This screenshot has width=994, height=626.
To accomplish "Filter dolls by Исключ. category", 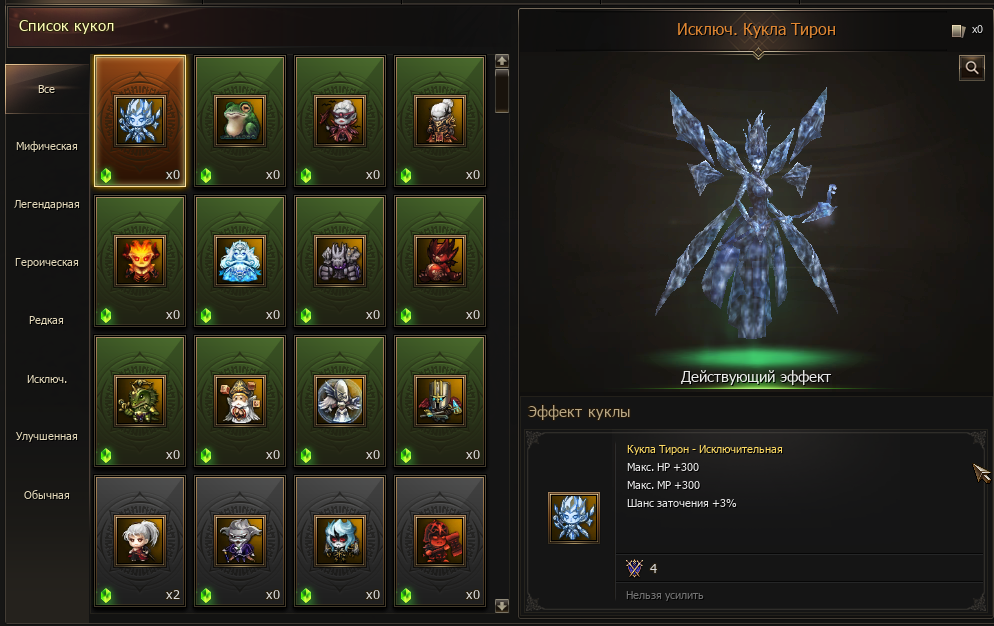I will pos(46,378).
